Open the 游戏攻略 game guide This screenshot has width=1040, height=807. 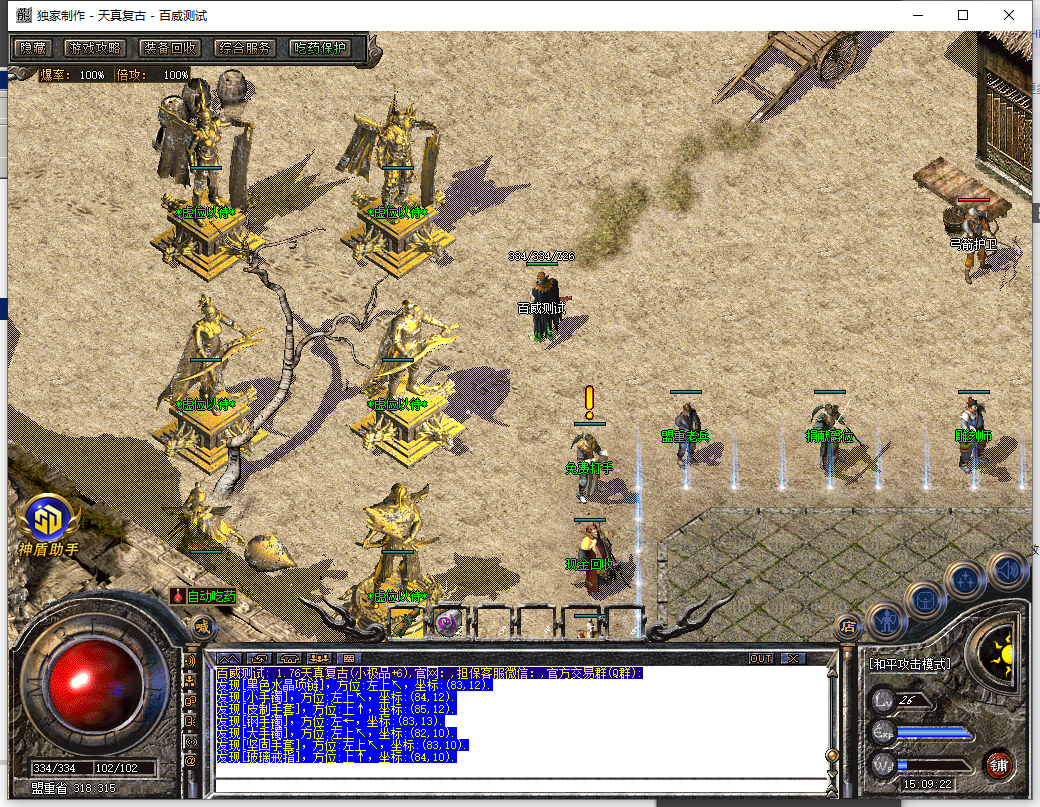click(94, 47)
